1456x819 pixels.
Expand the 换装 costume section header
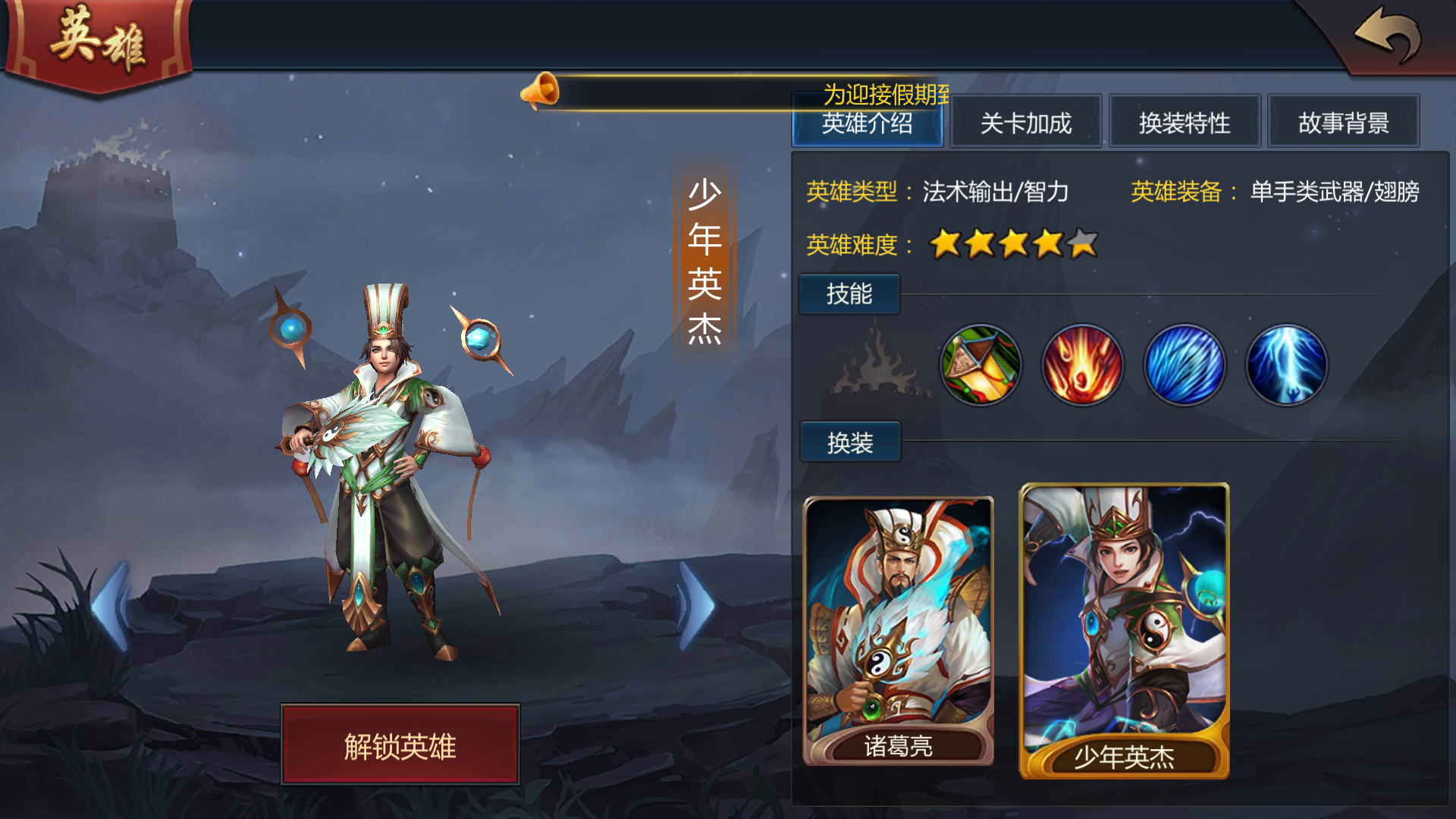[849, 442]
